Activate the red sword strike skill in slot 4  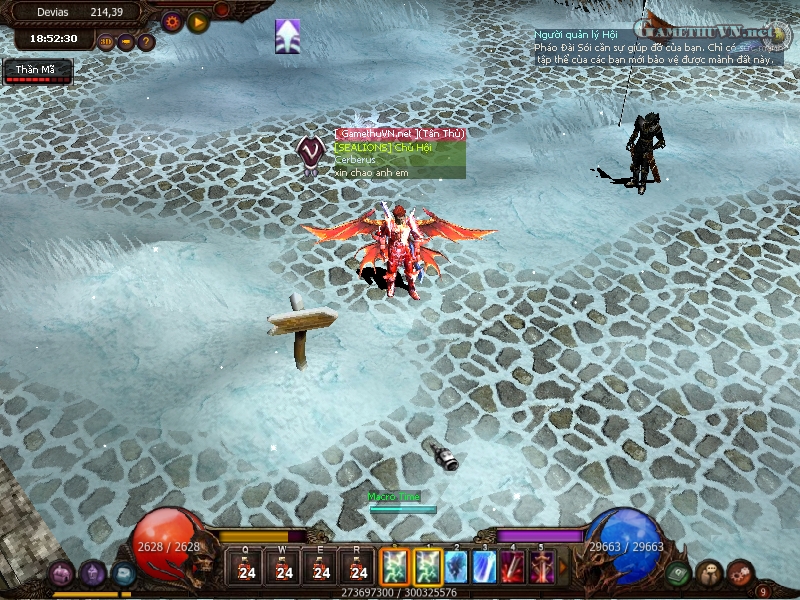click(x=513, y=567)
